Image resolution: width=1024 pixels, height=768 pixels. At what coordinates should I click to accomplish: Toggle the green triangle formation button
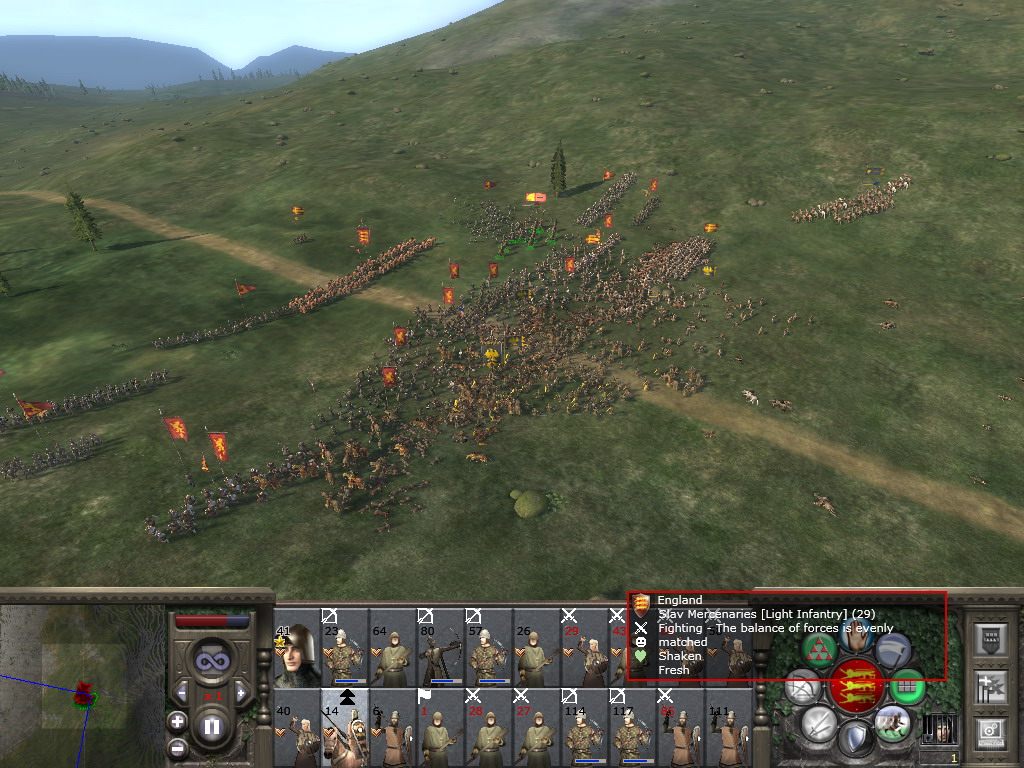pos(820,651)
